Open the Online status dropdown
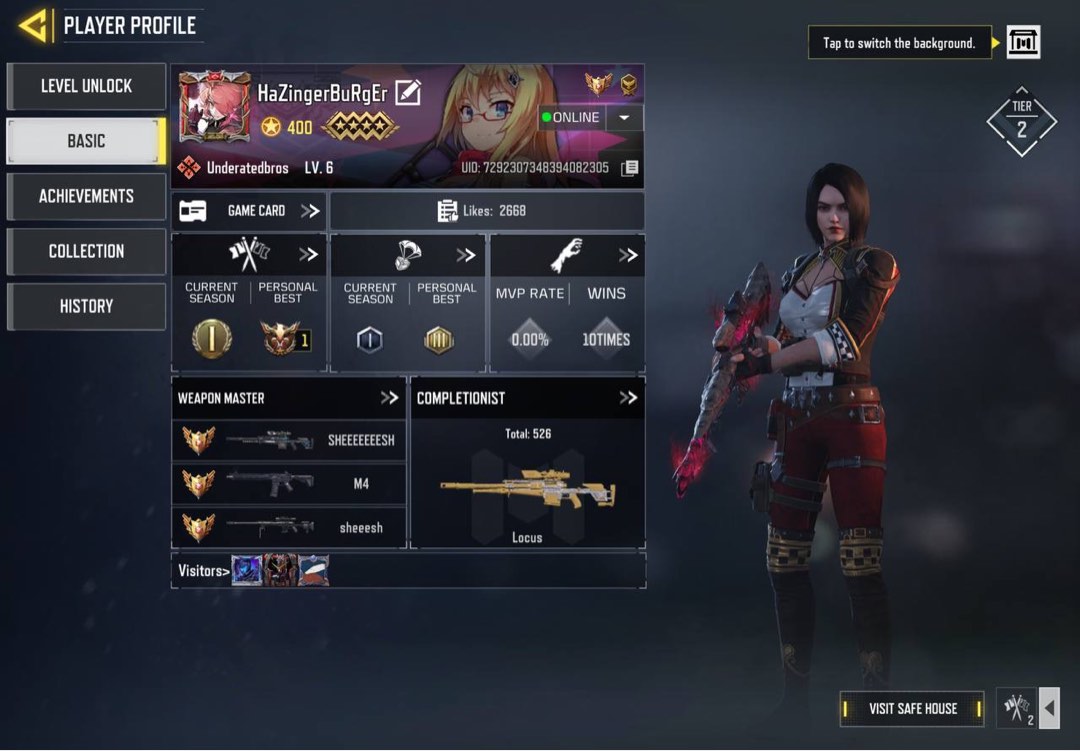 [x=624, y=117]
